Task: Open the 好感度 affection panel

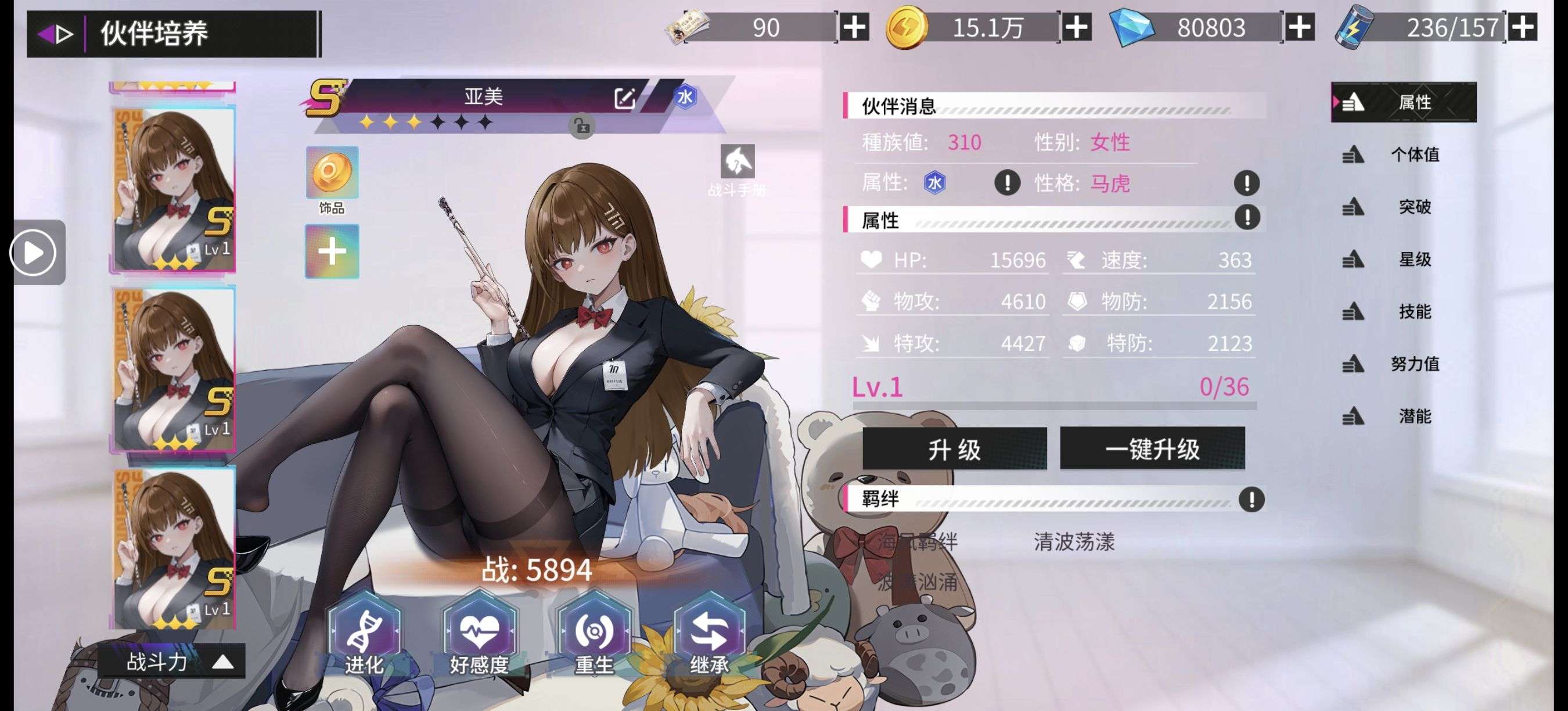Action: coord(481,633)
